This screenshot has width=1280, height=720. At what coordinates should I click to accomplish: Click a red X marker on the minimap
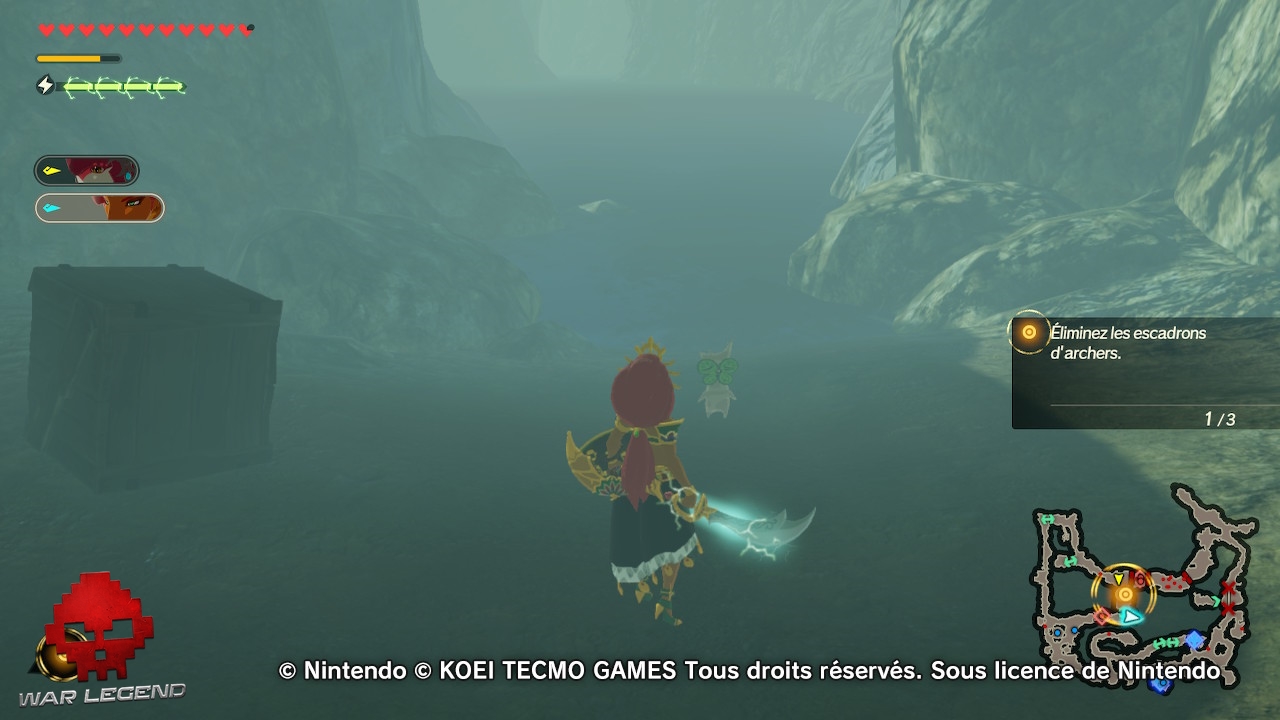tap(1228, 588)
